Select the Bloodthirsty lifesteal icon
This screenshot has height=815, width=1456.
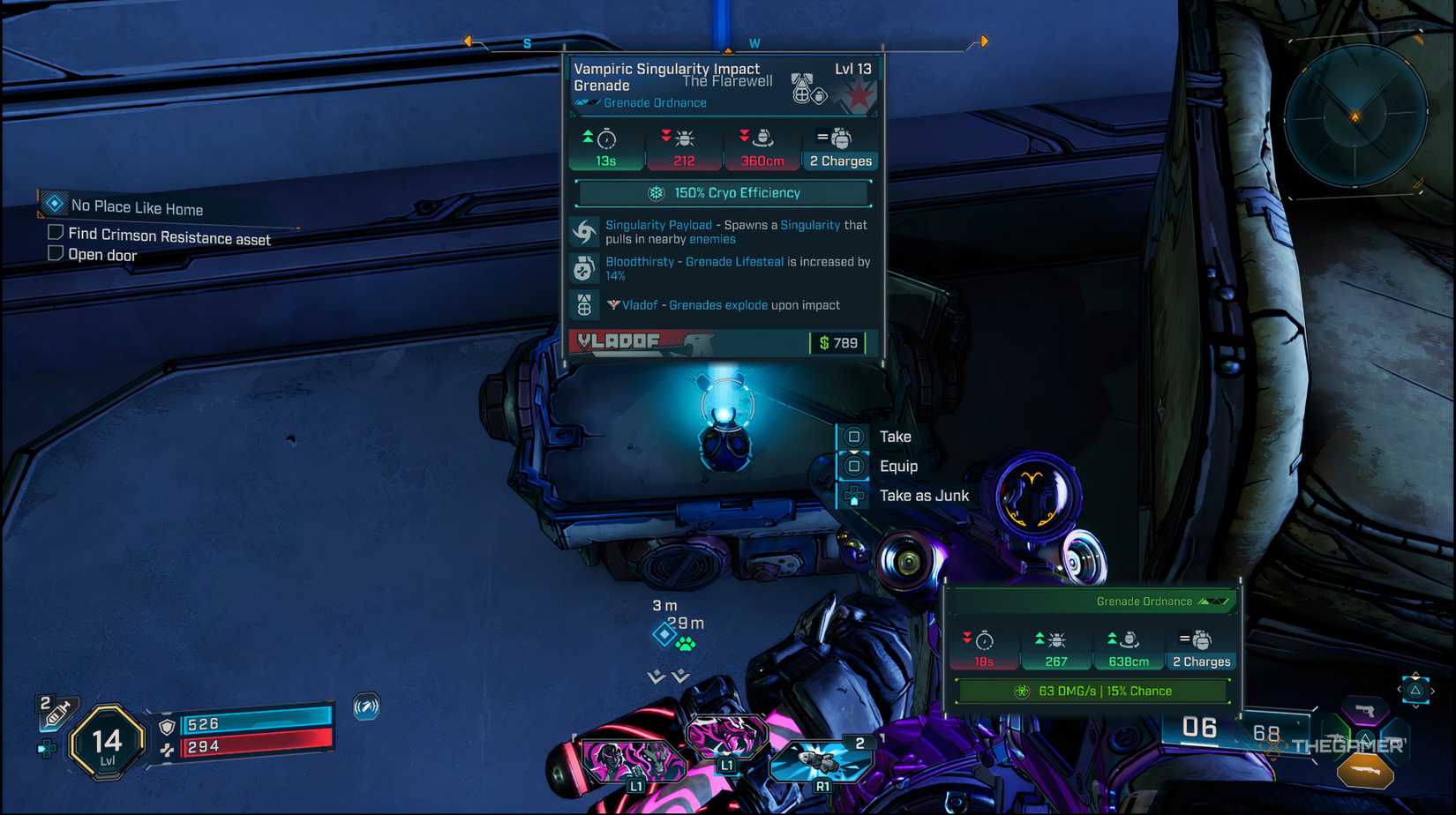coord(583,266)
